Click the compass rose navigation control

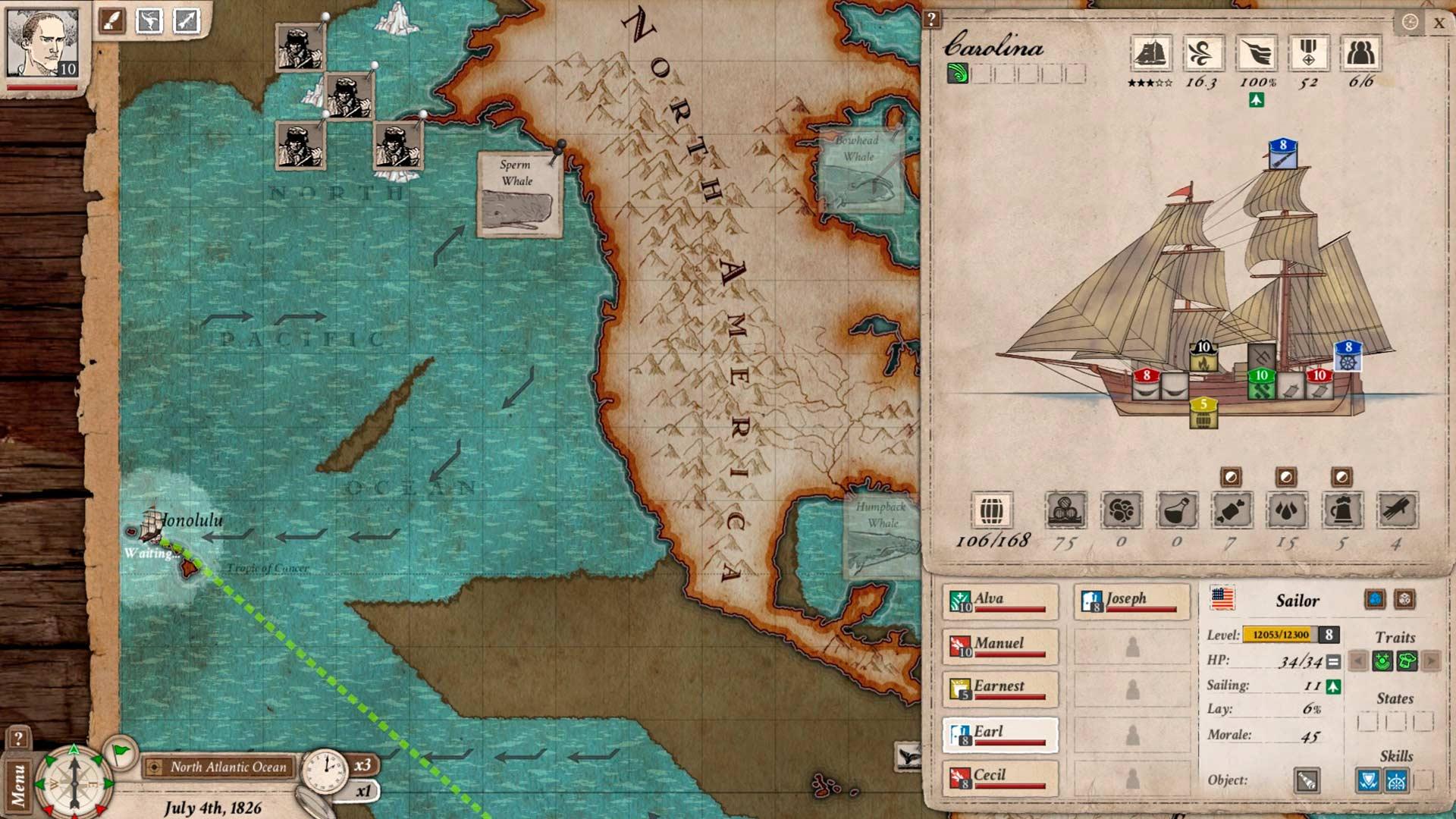(x=74, y=781)
